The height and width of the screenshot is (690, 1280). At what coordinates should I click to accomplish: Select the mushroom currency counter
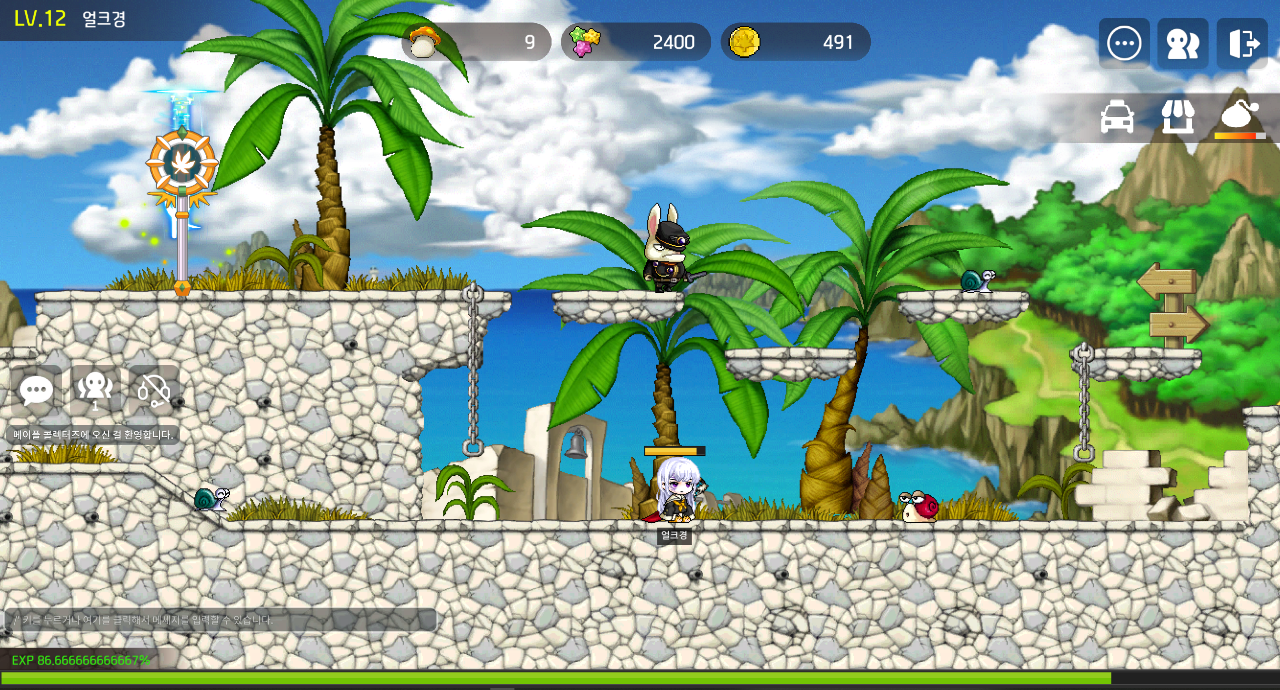coord(477,42)
